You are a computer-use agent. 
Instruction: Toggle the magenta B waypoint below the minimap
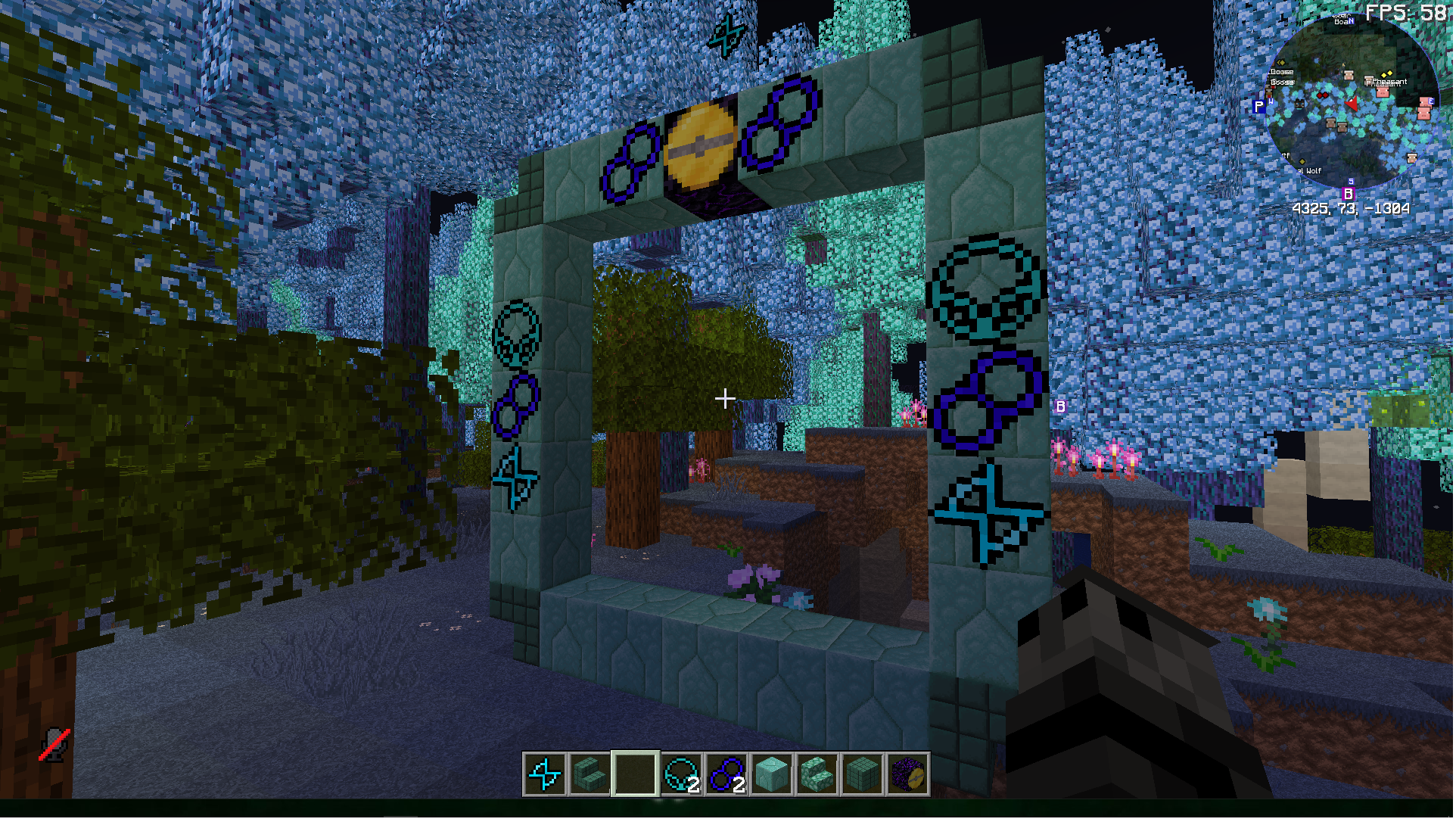pyautogui.click(x=1349, y=194)
